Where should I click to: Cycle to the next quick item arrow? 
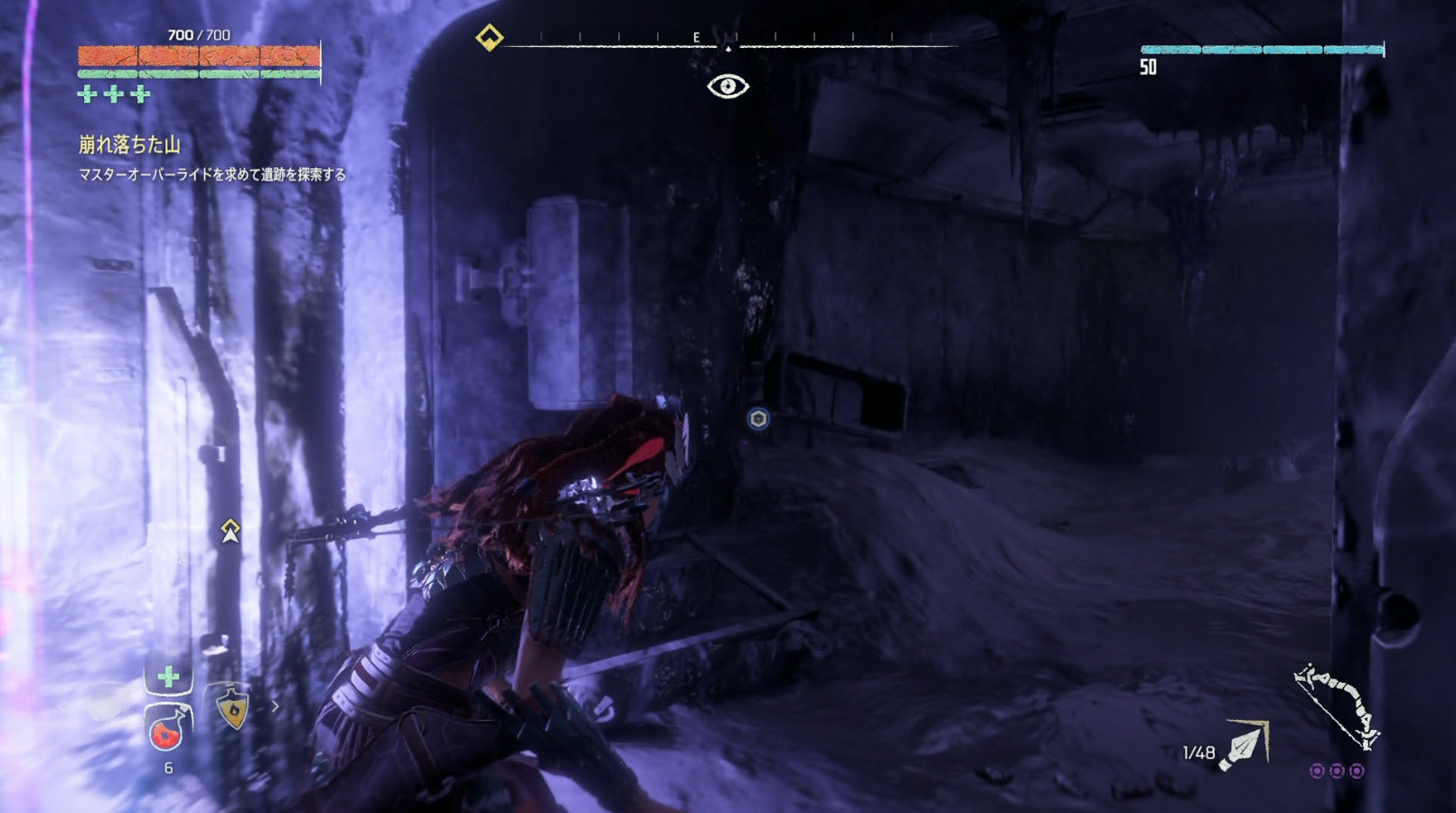(x=275, y=707)
